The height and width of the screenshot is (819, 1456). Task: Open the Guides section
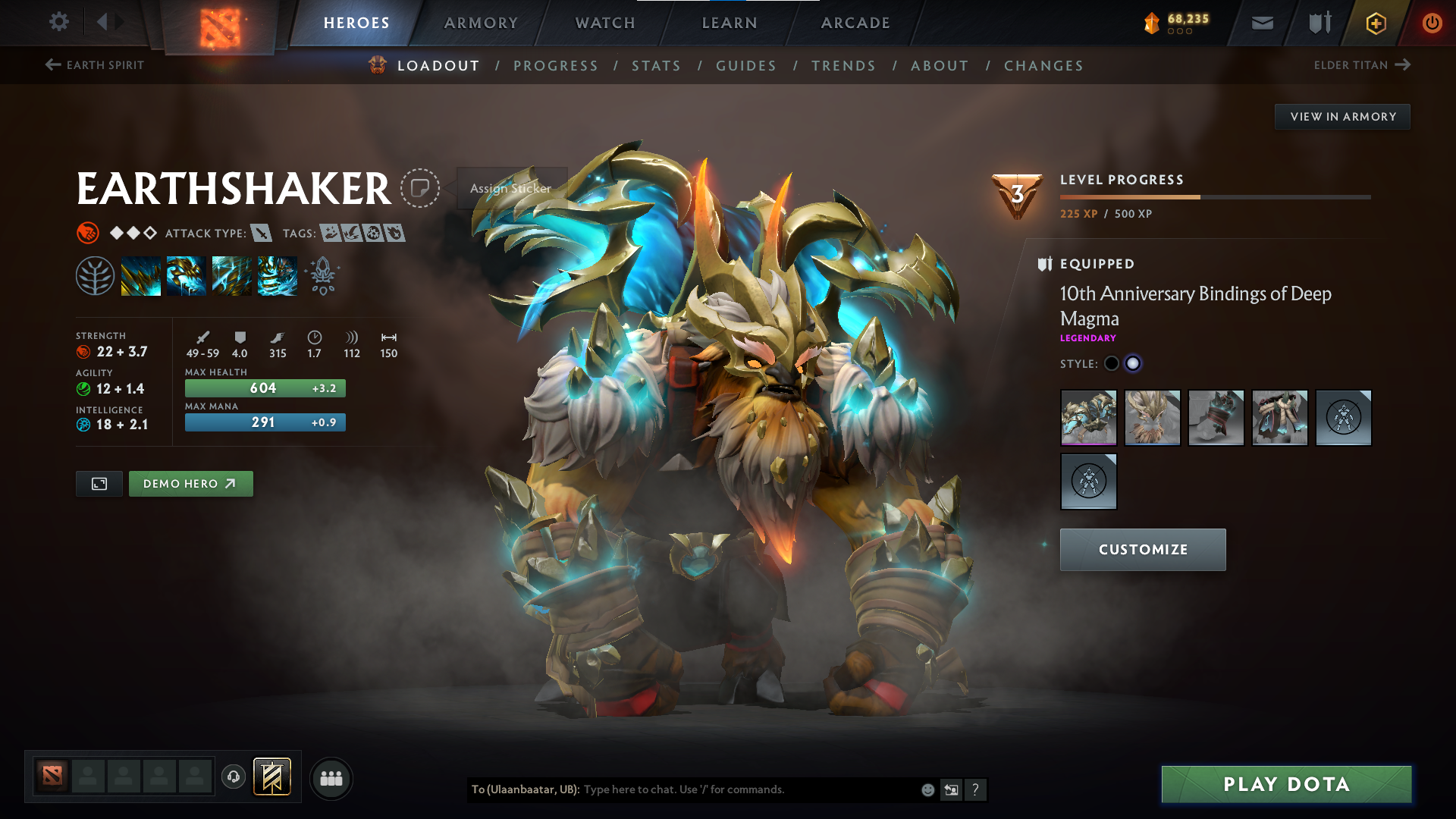tap(746, 66)
